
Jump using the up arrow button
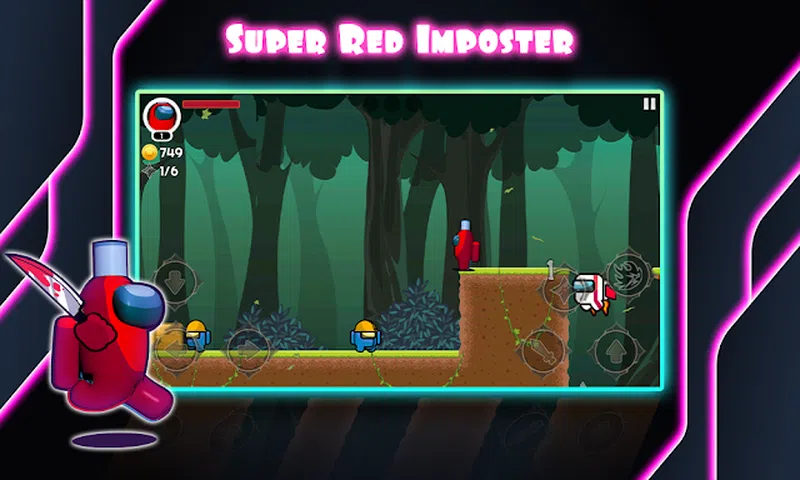coord(616,349)
